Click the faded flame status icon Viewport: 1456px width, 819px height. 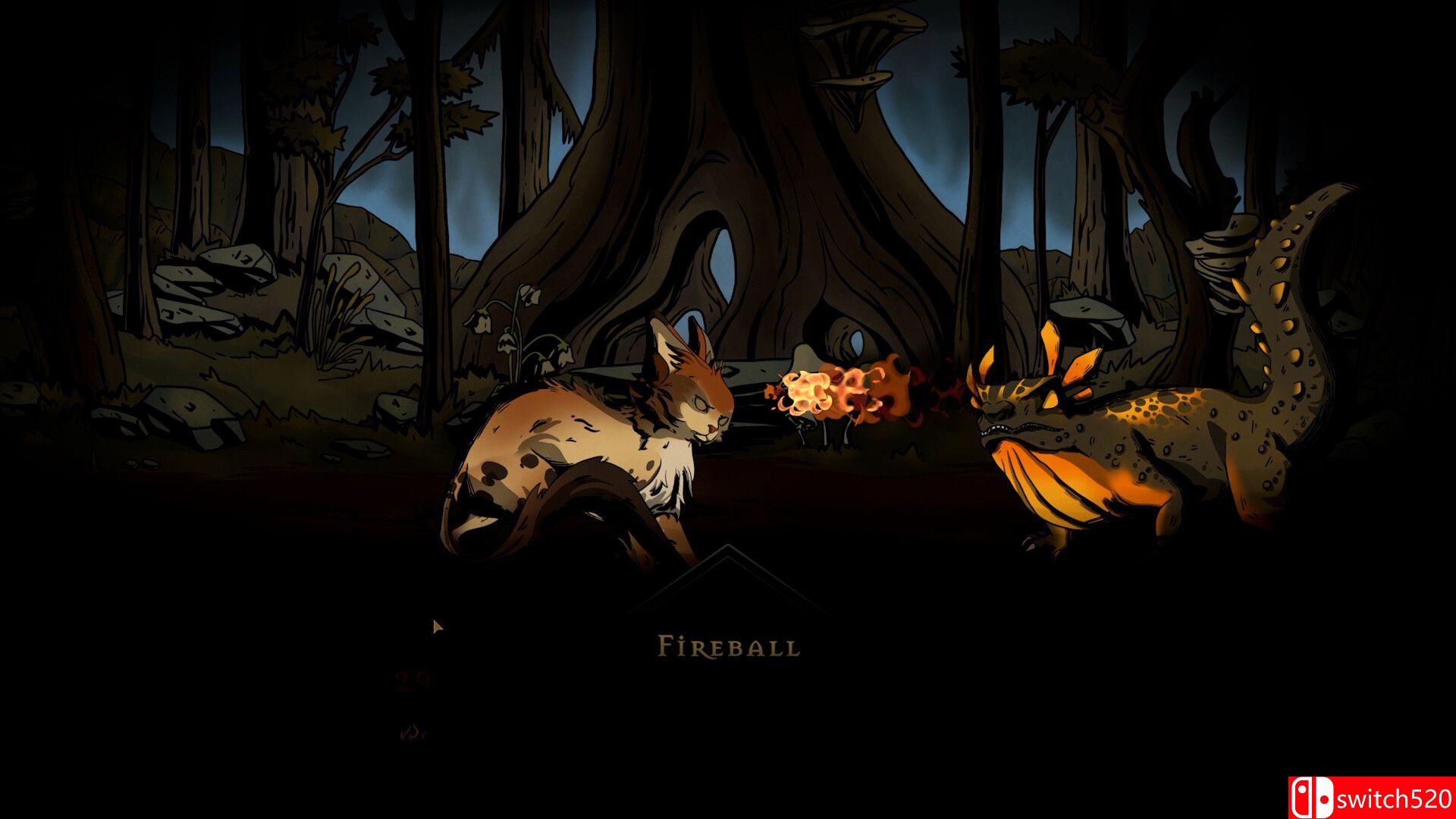(412, 733)
